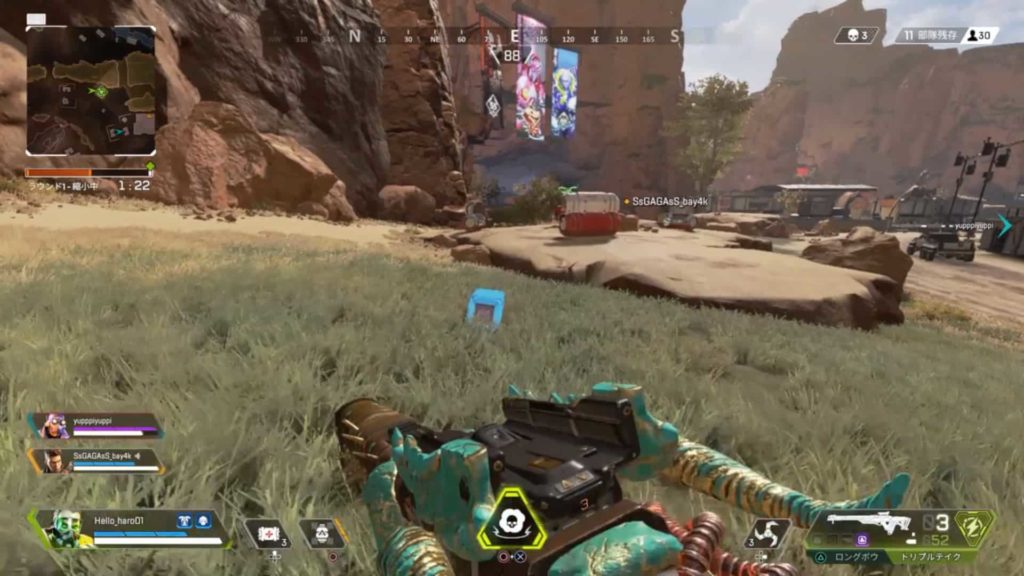Screen dimensions: 1024x576
Task: Switch to the Triple Take weapon tab
Action: pyautogui.click(x=932, y=557)
